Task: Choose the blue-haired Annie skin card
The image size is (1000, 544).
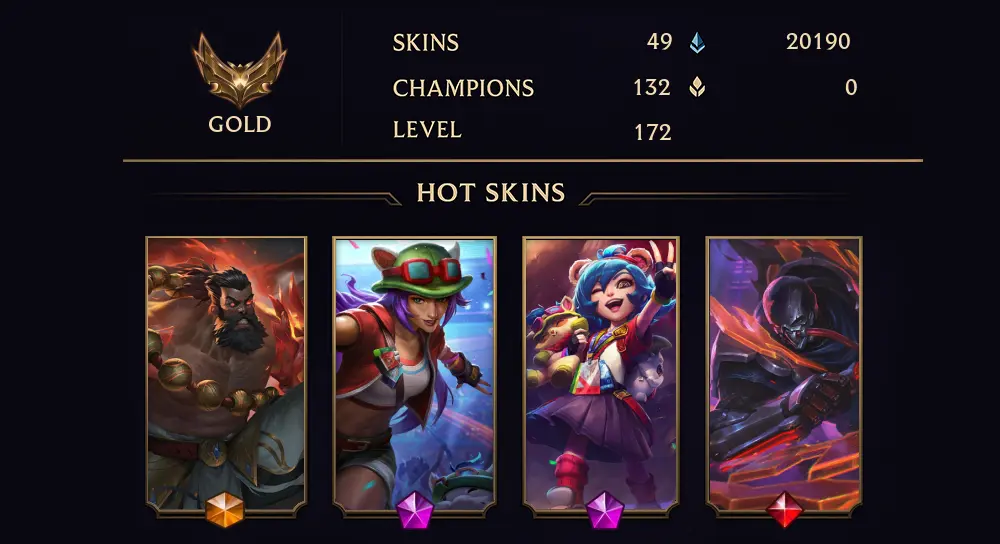Action: tap(601, 370)
